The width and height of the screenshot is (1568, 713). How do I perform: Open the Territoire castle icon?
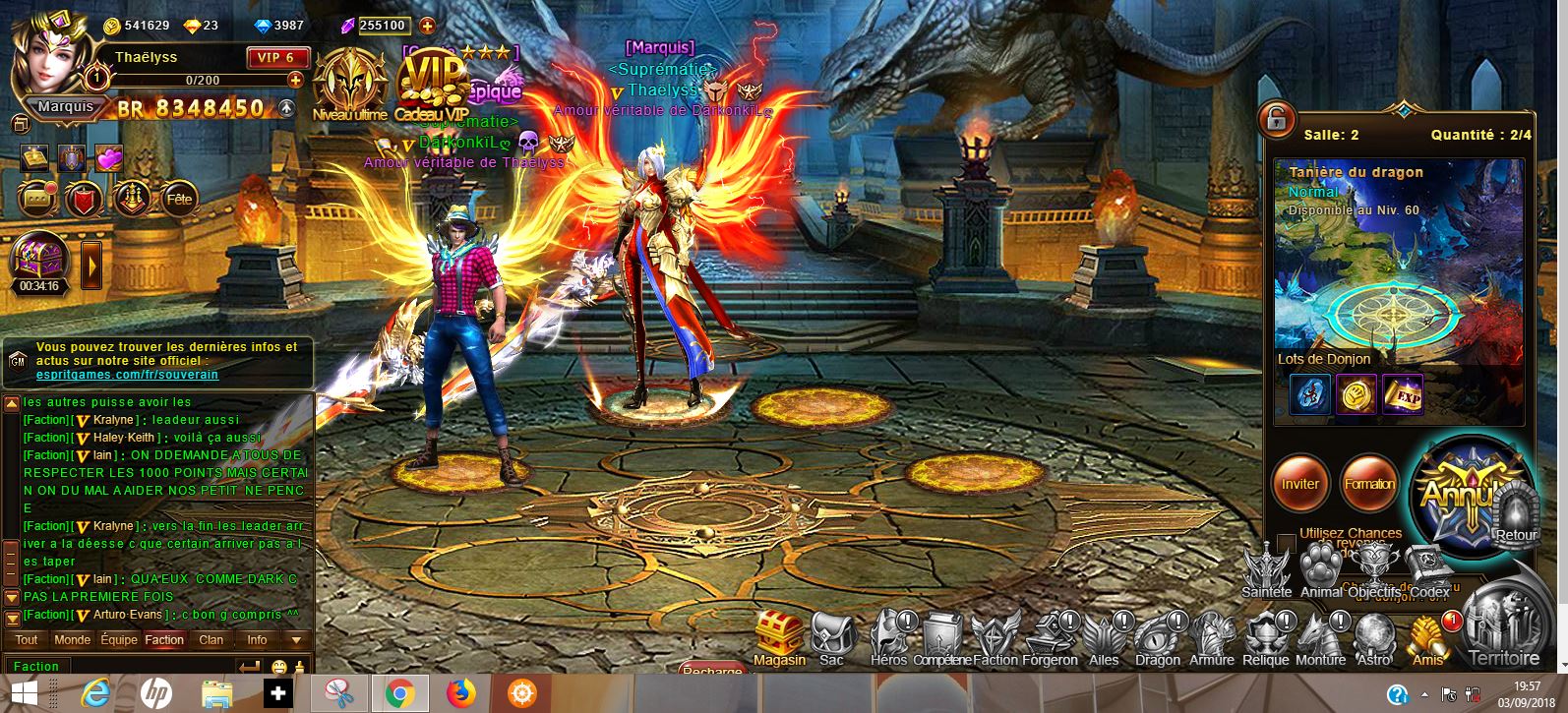coord(1503,624)
